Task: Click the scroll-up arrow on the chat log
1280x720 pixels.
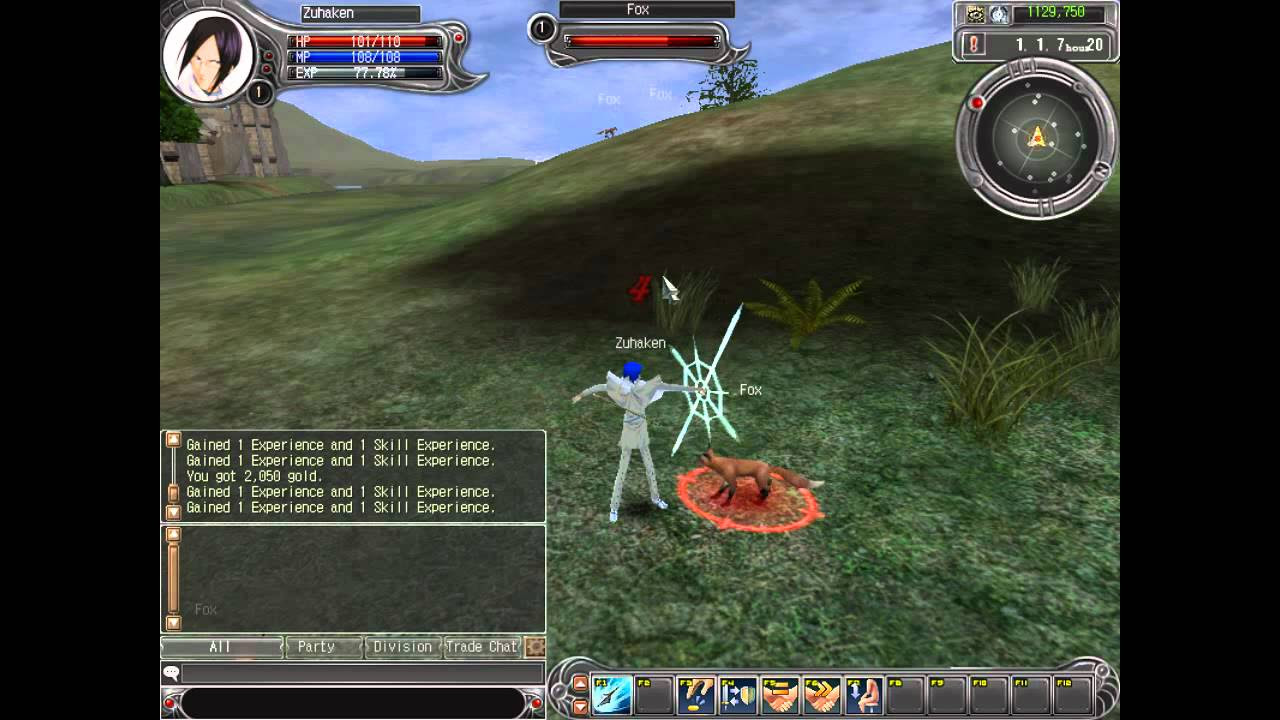Action: (175, 439)
